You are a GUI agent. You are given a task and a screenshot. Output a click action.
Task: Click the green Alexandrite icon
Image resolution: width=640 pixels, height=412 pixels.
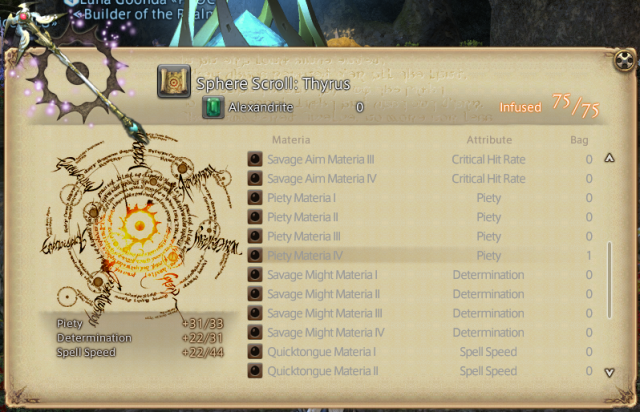213,107
